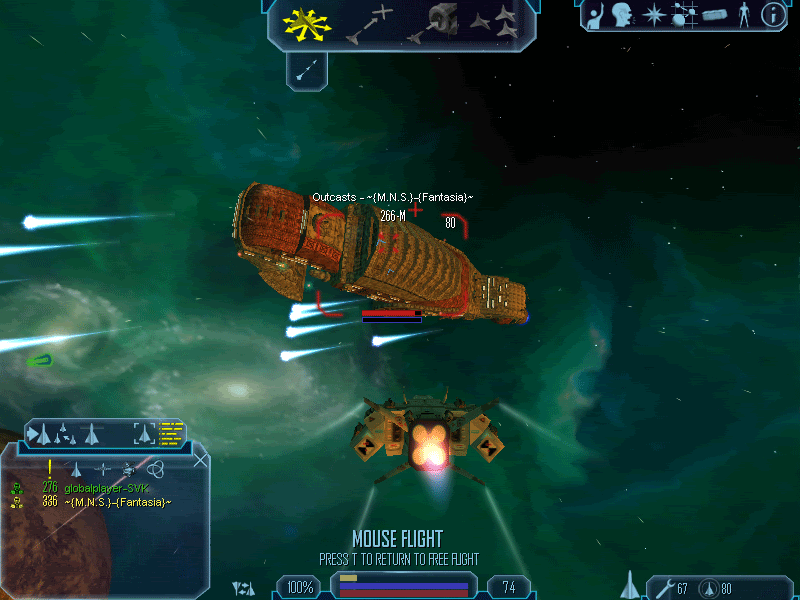Use the shield battery icon
800x600 pixels.
708,588
